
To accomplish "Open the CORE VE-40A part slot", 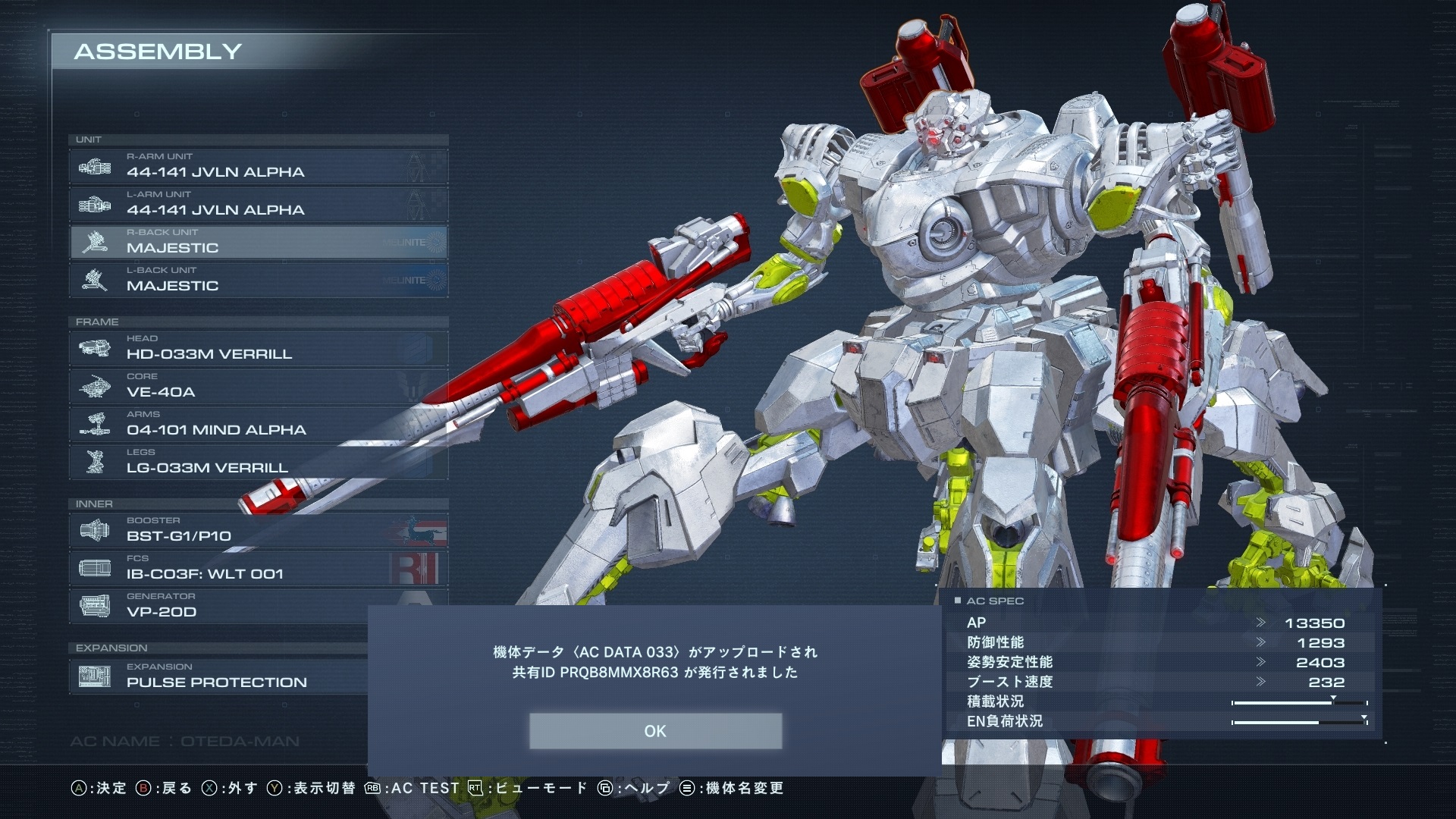I will (x=258, y=386).
